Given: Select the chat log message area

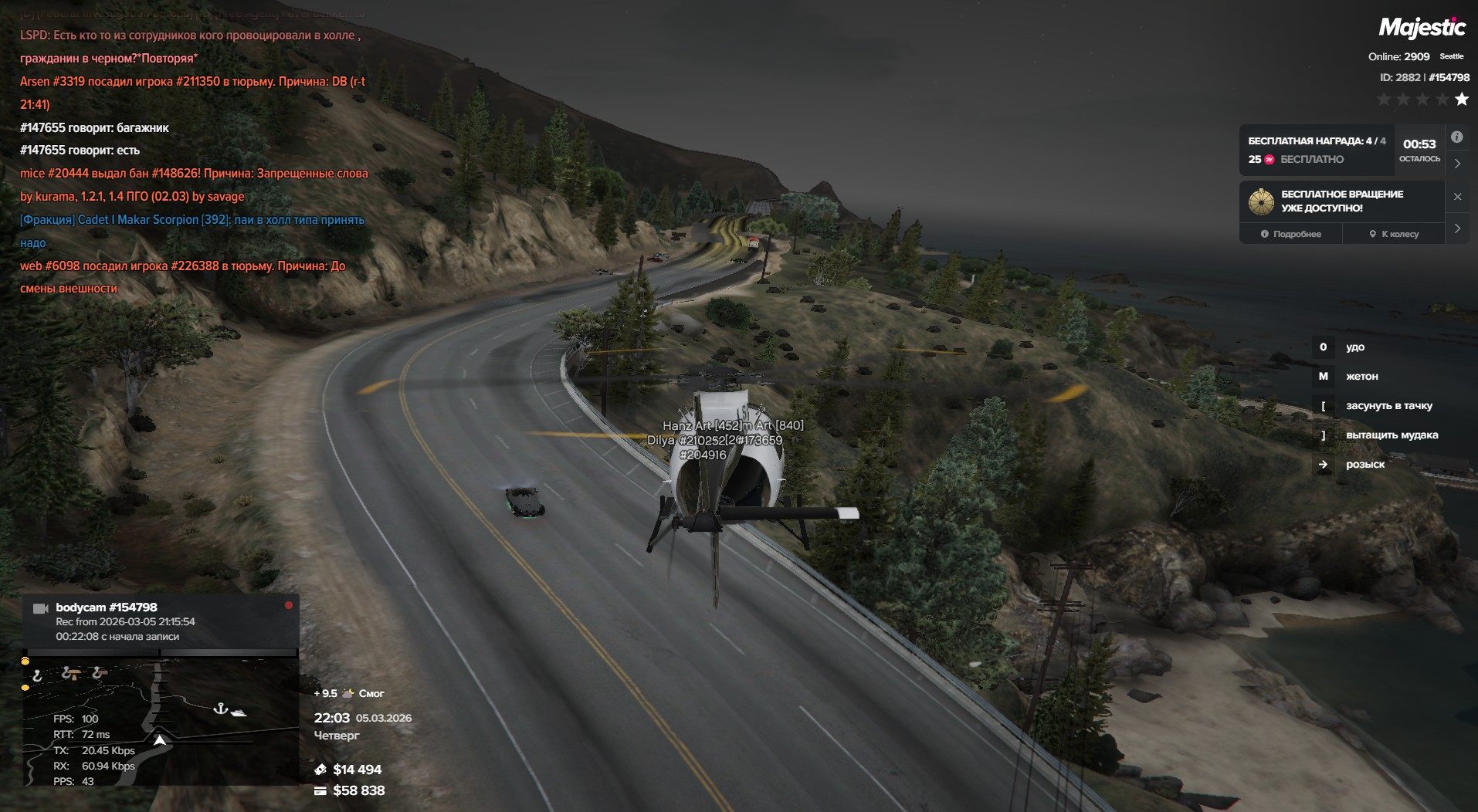Looking at the screenshot, I should [x=193, y=162].
